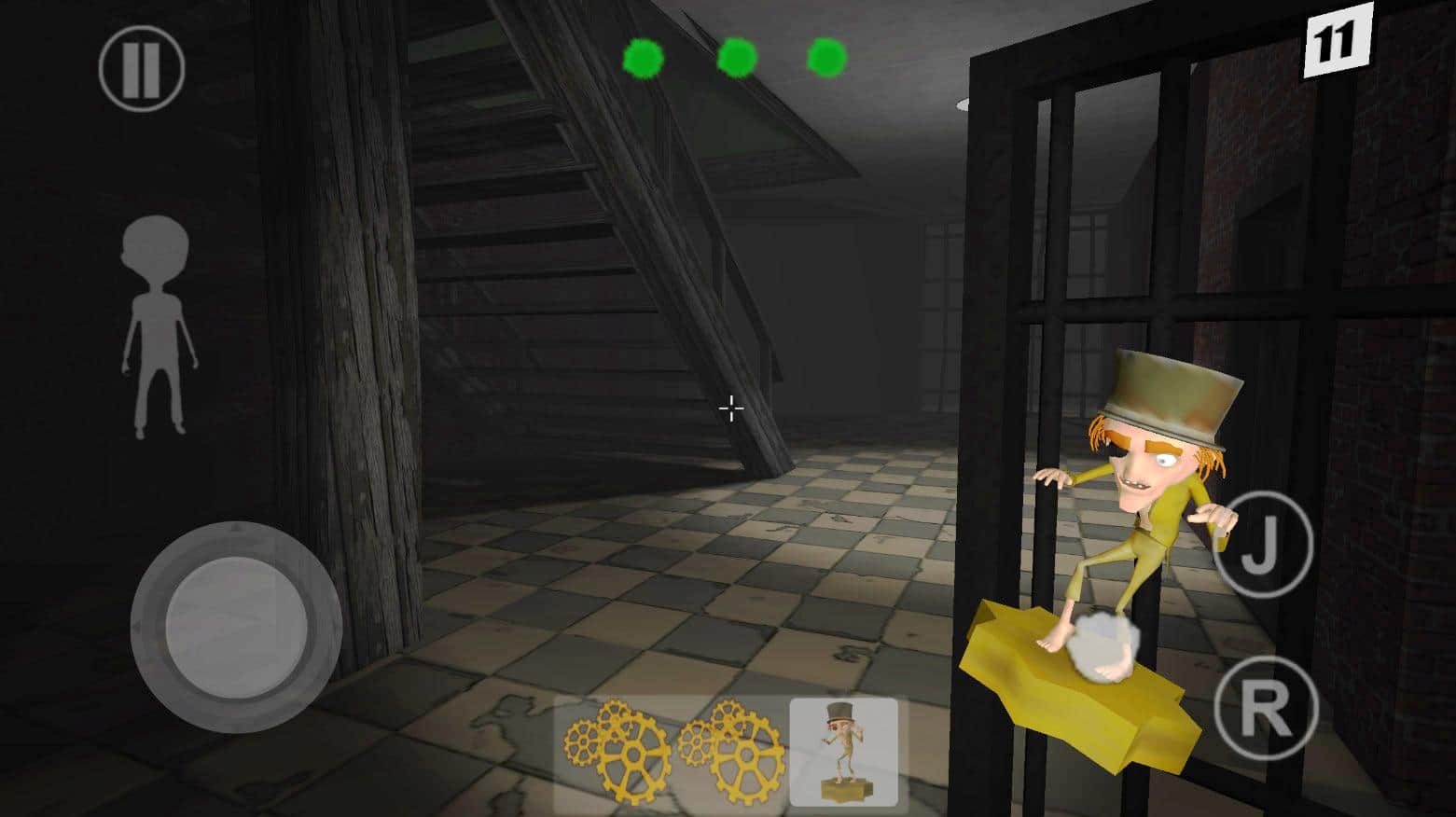Select the top-hat figurine inventory slot
Screen dimensions: 1456x817
(x=843, y=751)
